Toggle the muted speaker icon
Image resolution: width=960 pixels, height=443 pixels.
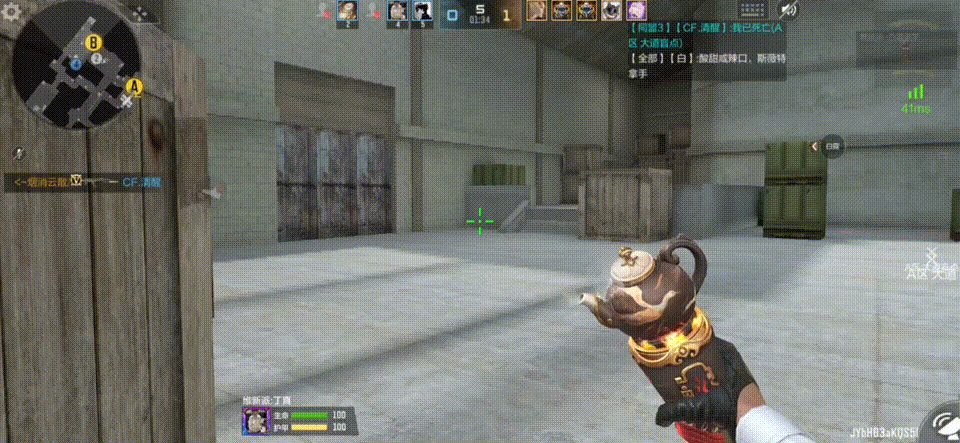[788, 11]
